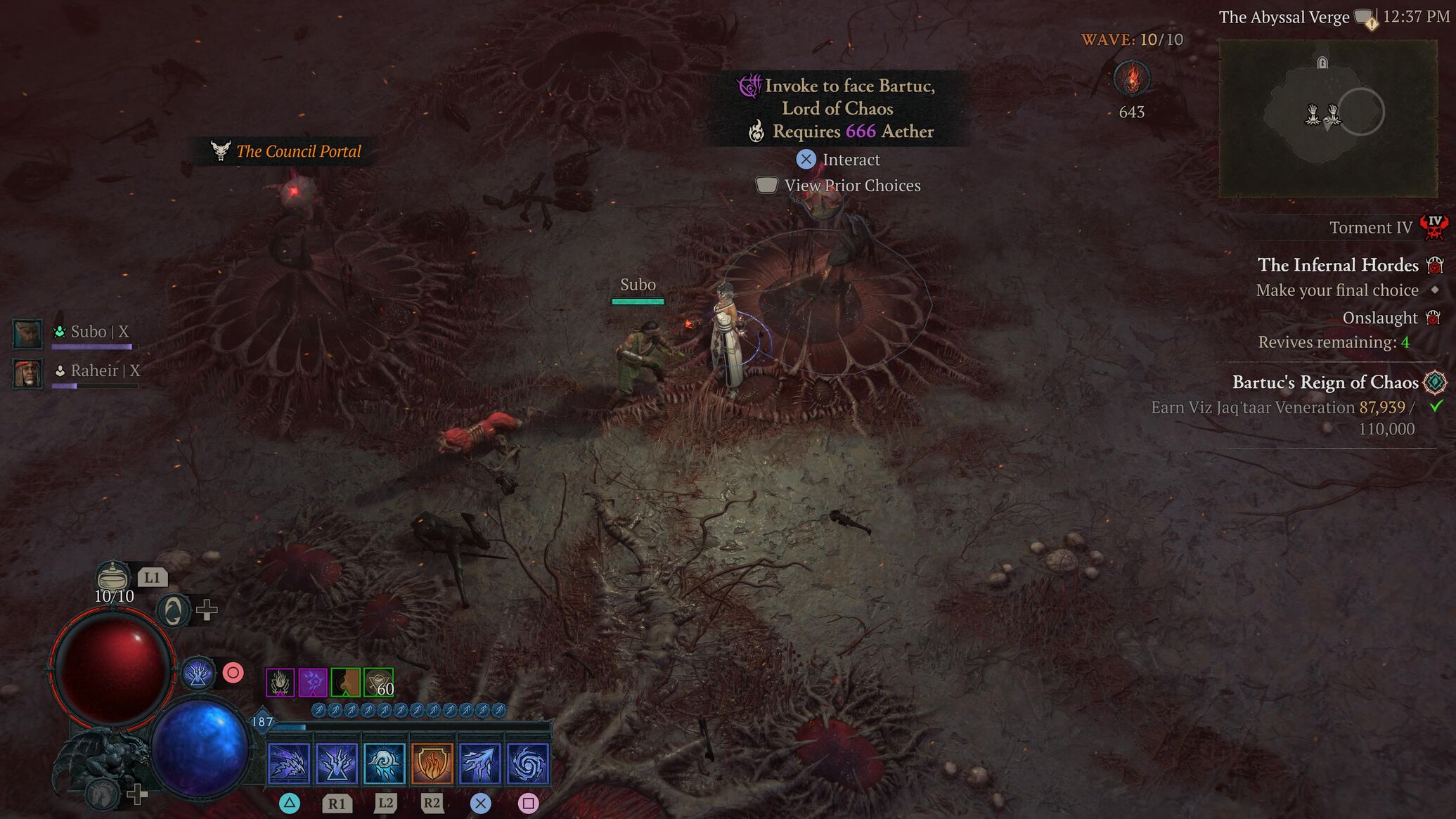Click the Torment IV difficulty skull icon
The width and height of the screenshot is (1456, 819).
[x=1434, y=227]
